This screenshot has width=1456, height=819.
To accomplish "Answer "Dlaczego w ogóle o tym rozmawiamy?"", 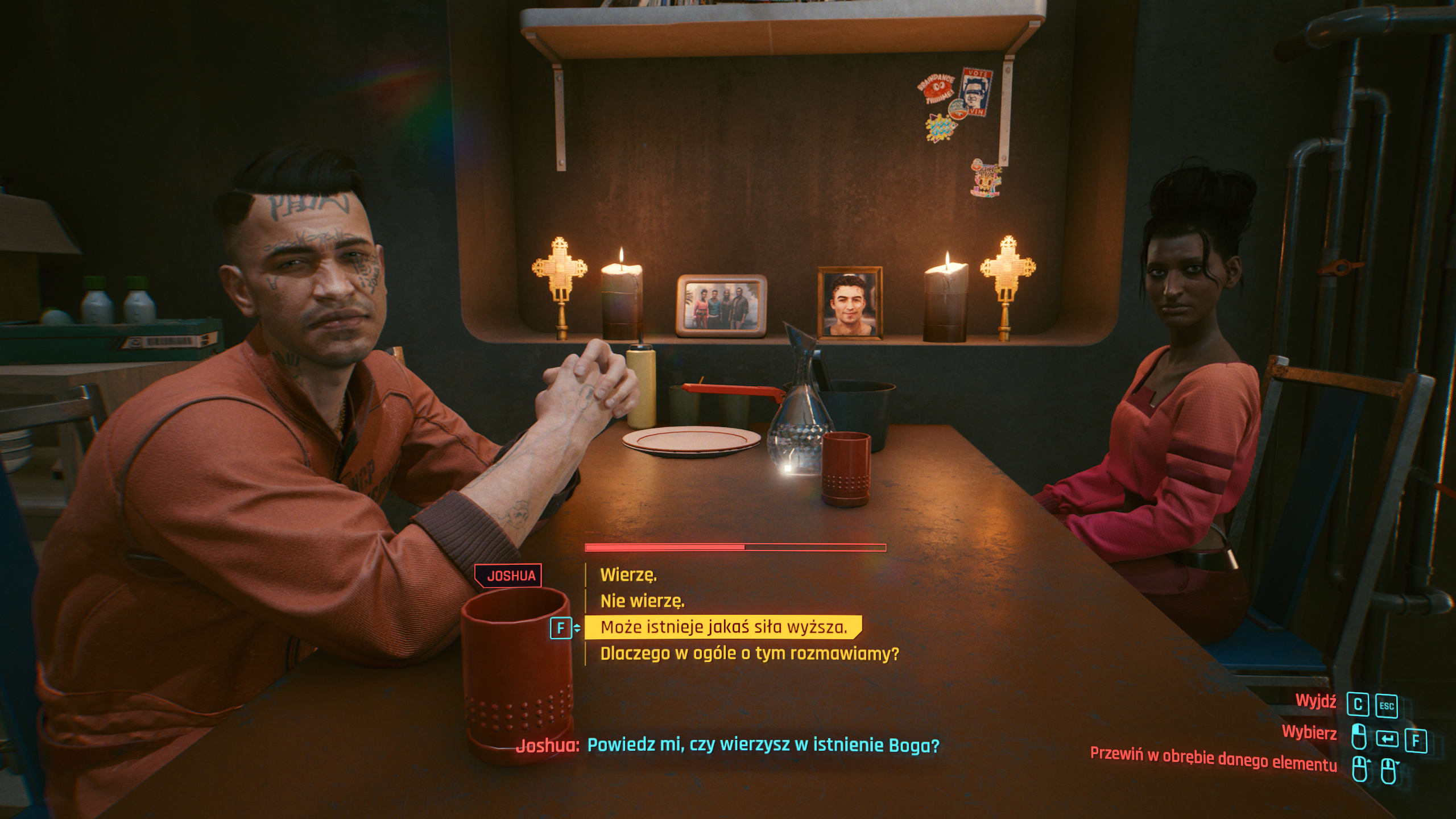I will click(749, 653).
